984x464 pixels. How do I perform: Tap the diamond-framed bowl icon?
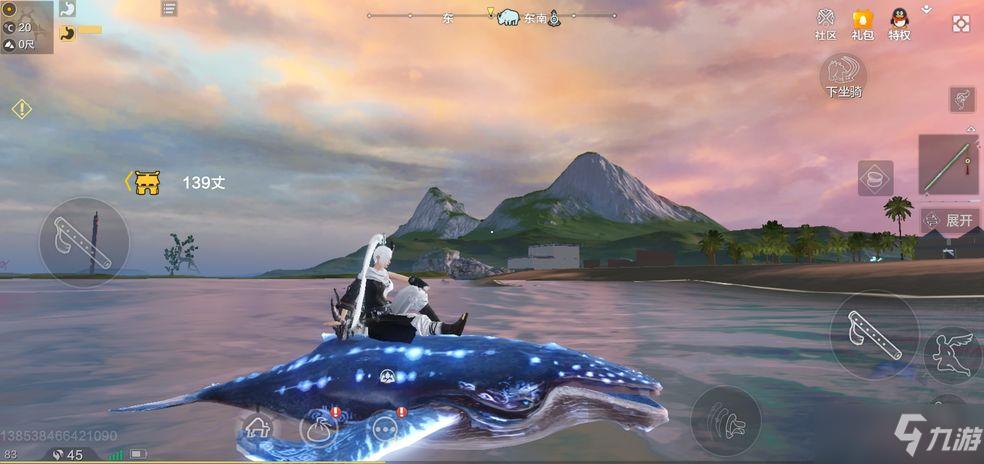tap(875, 178)
